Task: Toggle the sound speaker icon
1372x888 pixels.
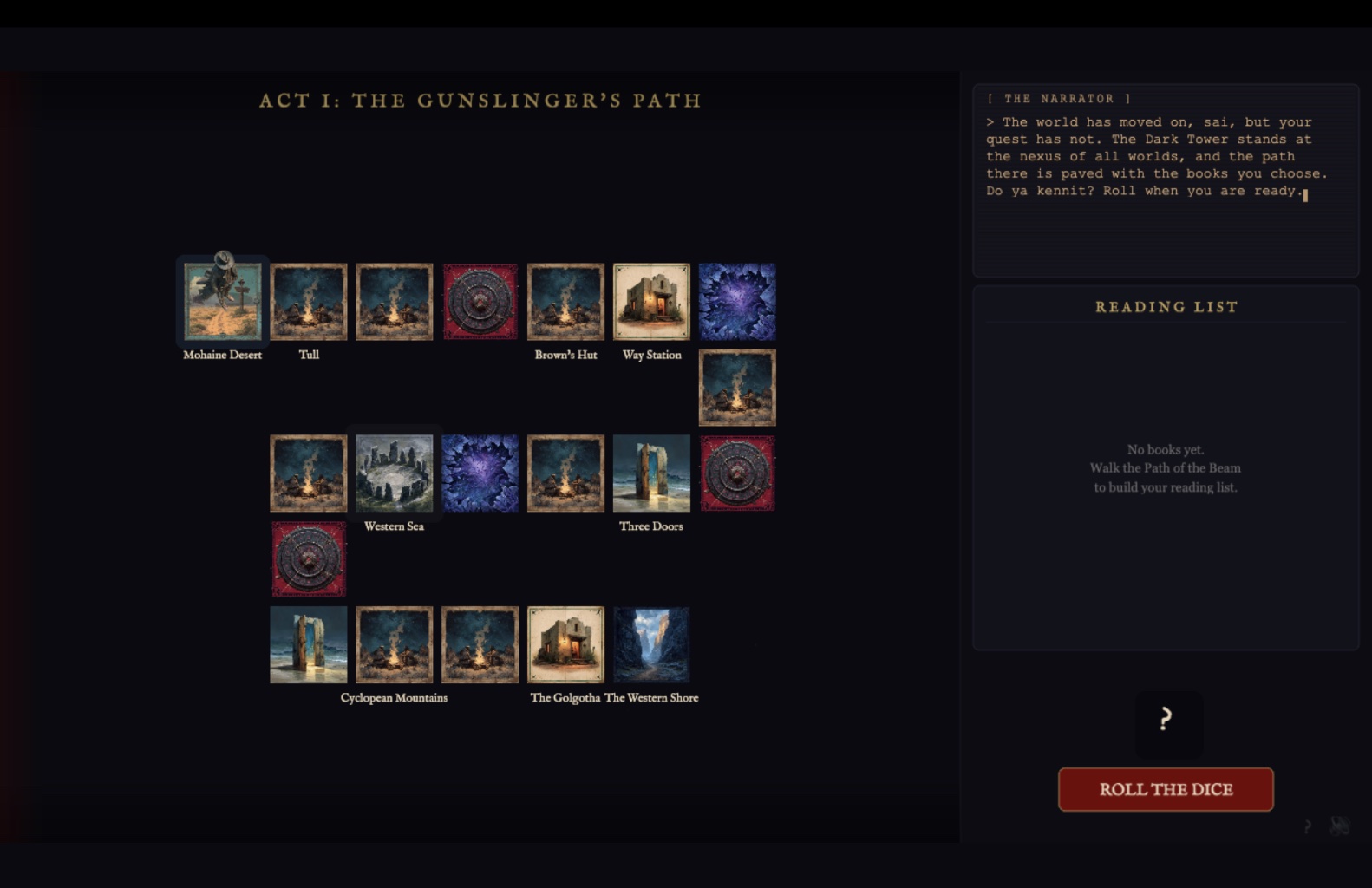Action: pyautogui.click(x=1339, y=826)
